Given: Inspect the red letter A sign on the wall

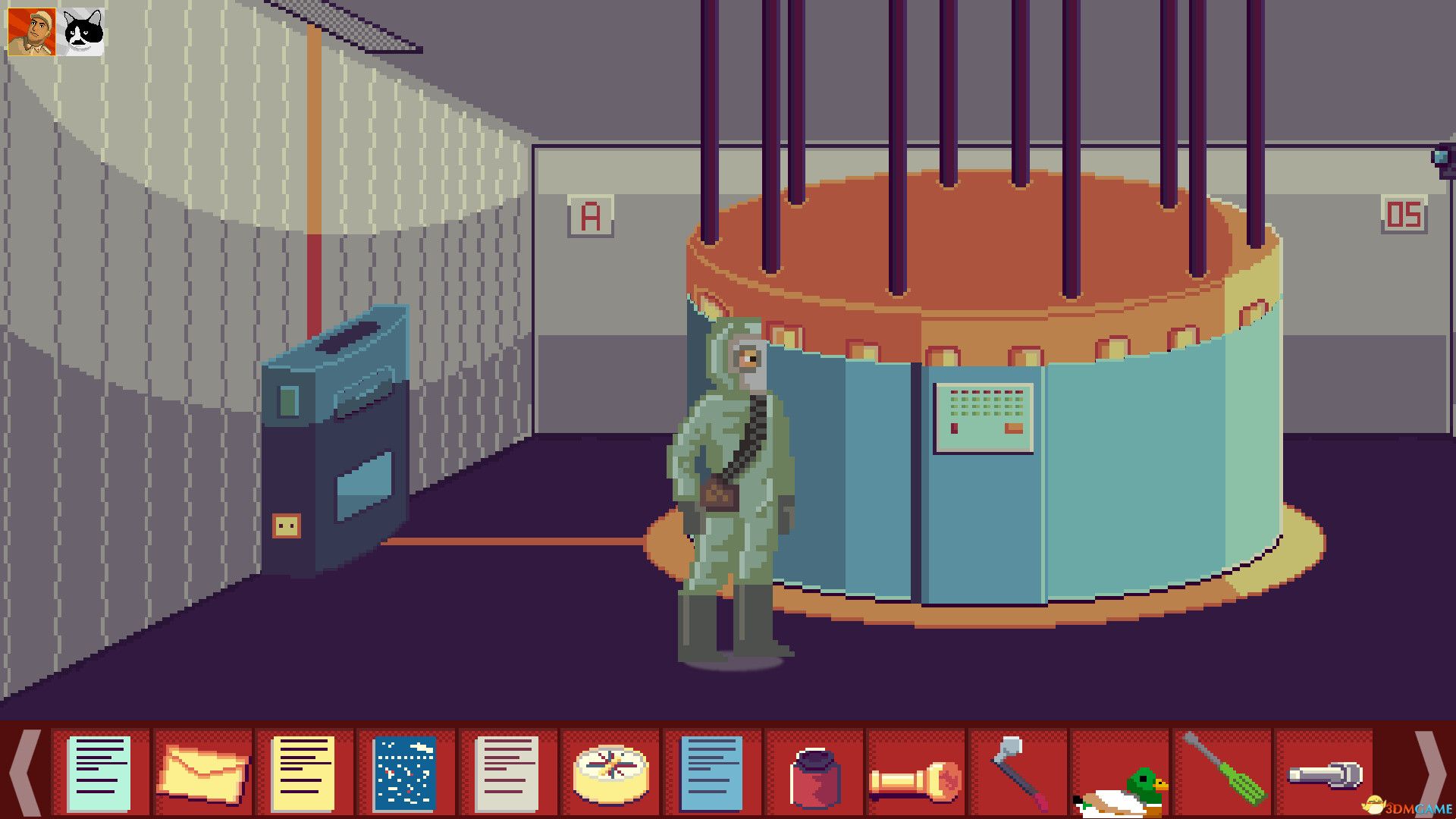Looking at the screenshot, I should point(590,216).
